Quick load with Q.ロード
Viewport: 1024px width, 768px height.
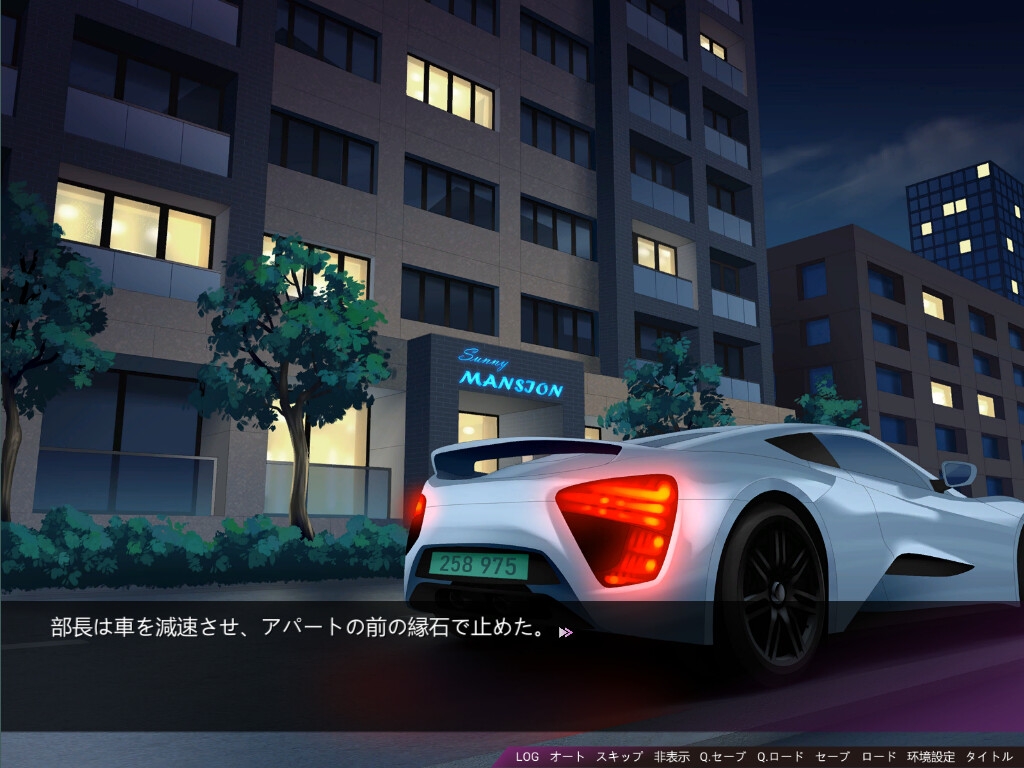click(780, 757)
